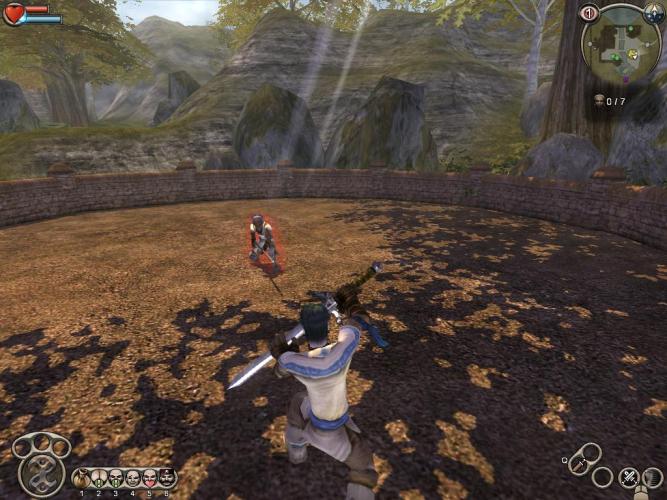Viewport: 667px width, 500px height.
Task: Open the spiral rune menu medallion
Action: pos(41,472)
